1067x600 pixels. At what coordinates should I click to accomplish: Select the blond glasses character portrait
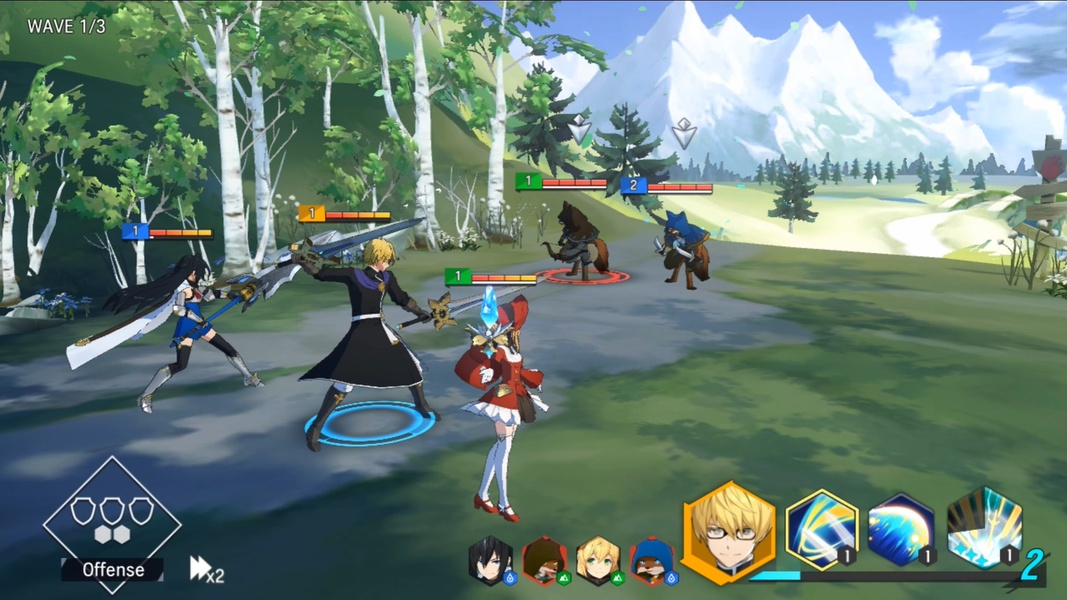point(727,531)
